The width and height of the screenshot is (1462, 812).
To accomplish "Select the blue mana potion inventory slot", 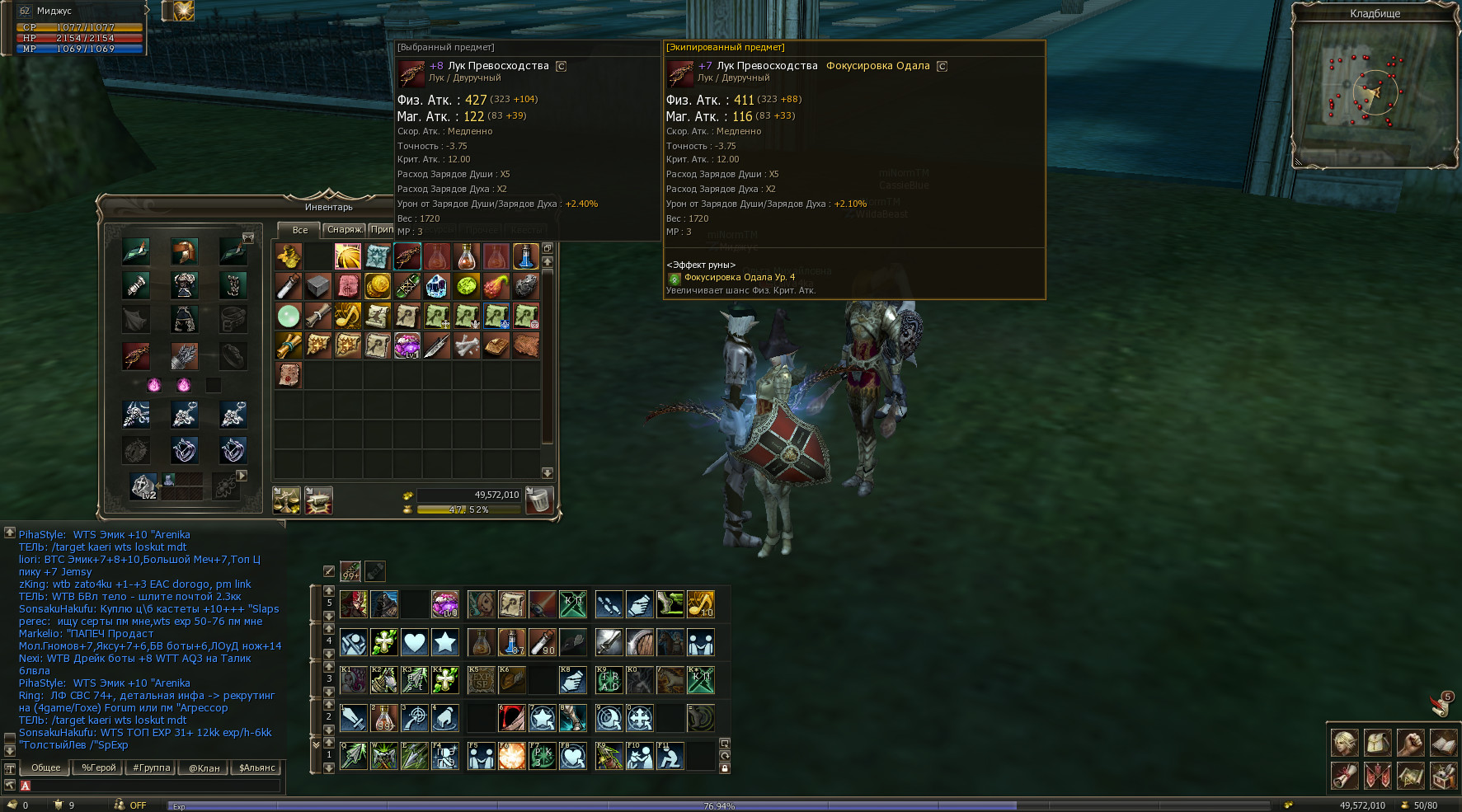I will [x=525, y=256].
